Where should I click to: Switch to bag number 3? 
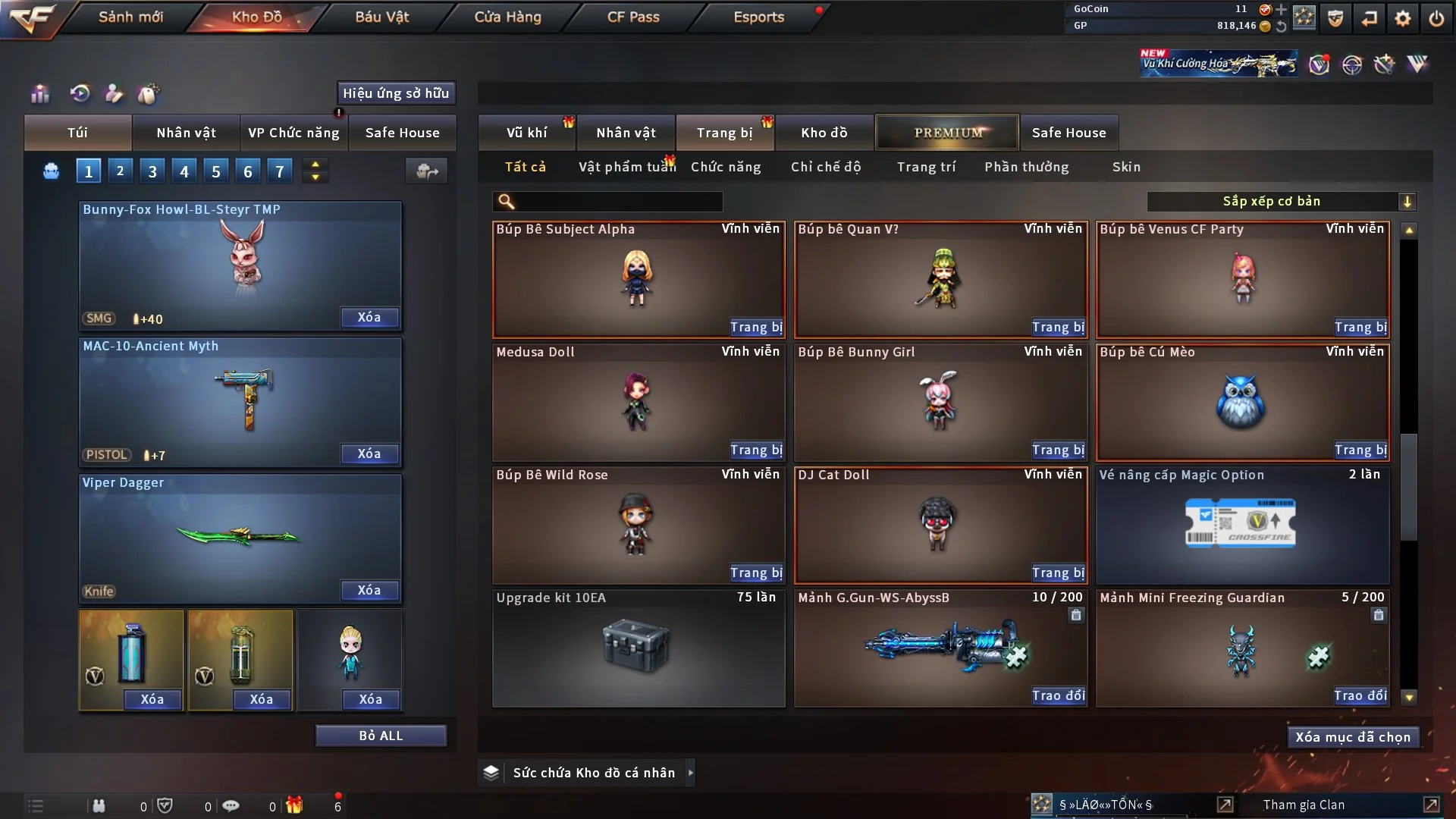click(x=152, y=171)
